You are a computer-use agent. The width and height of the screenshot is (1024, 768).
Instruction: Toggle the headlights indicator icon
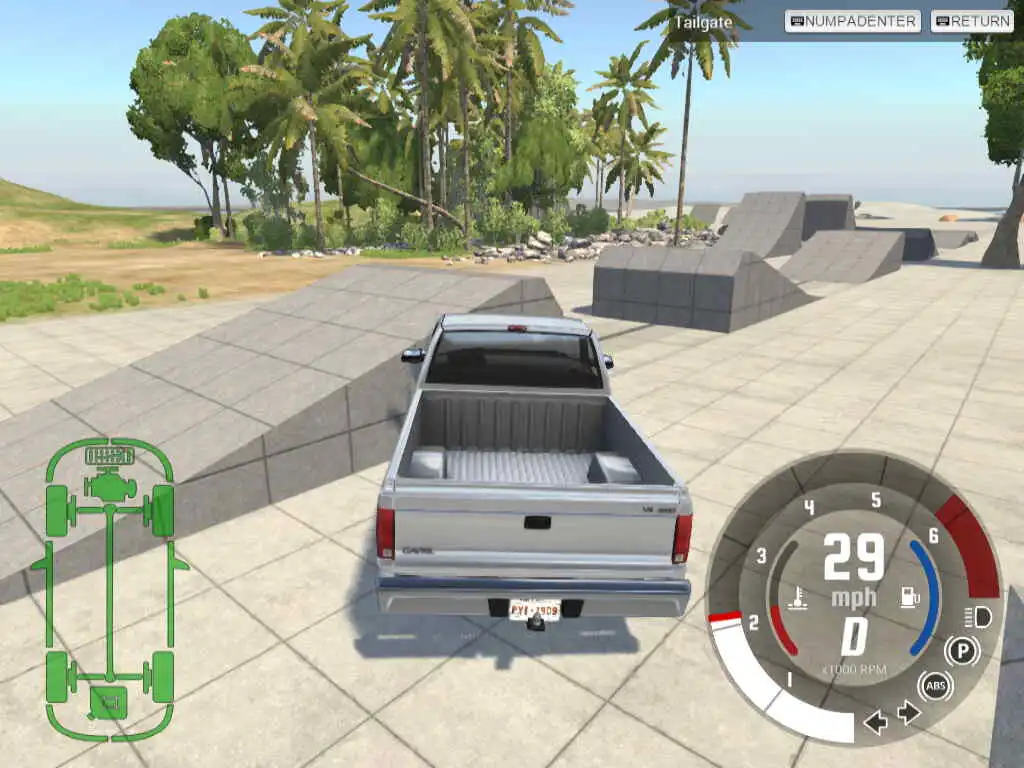click(x=977, y=616)
